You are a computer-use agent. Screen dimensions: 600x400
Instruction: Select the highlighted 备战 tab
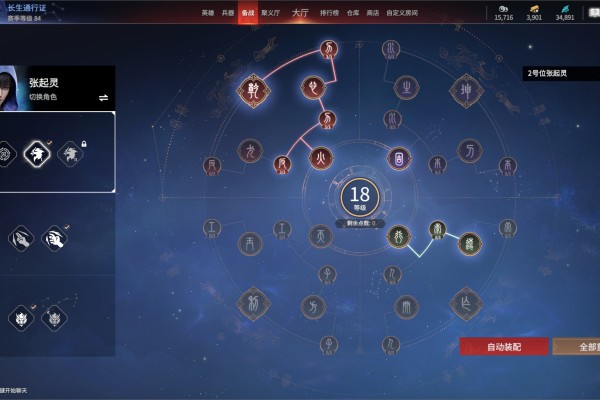[247, 13]
